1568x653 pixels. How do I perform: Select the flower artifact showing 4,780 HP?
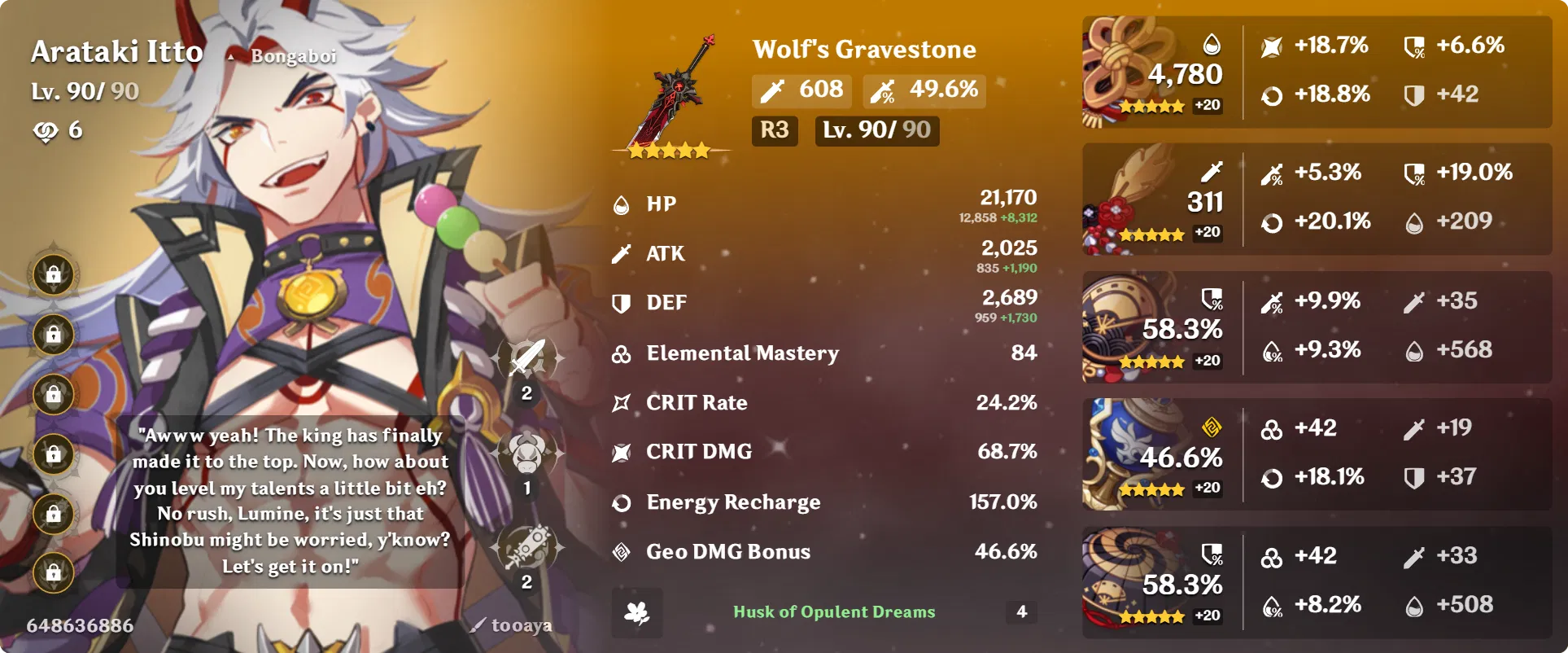[x=1131, y=69]
